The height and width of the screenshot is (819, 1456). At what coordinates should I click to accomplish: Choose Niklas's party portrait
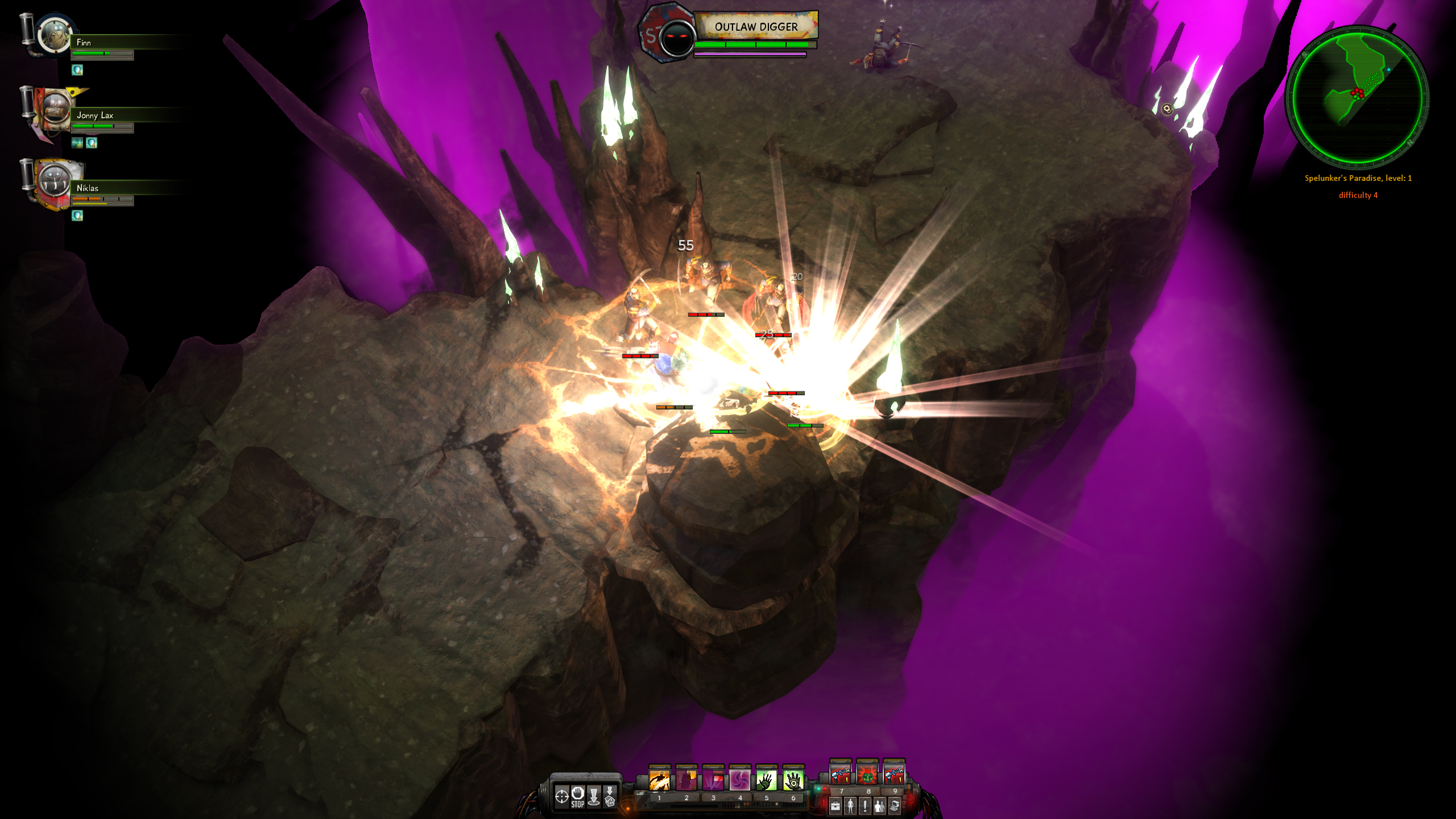55,181
